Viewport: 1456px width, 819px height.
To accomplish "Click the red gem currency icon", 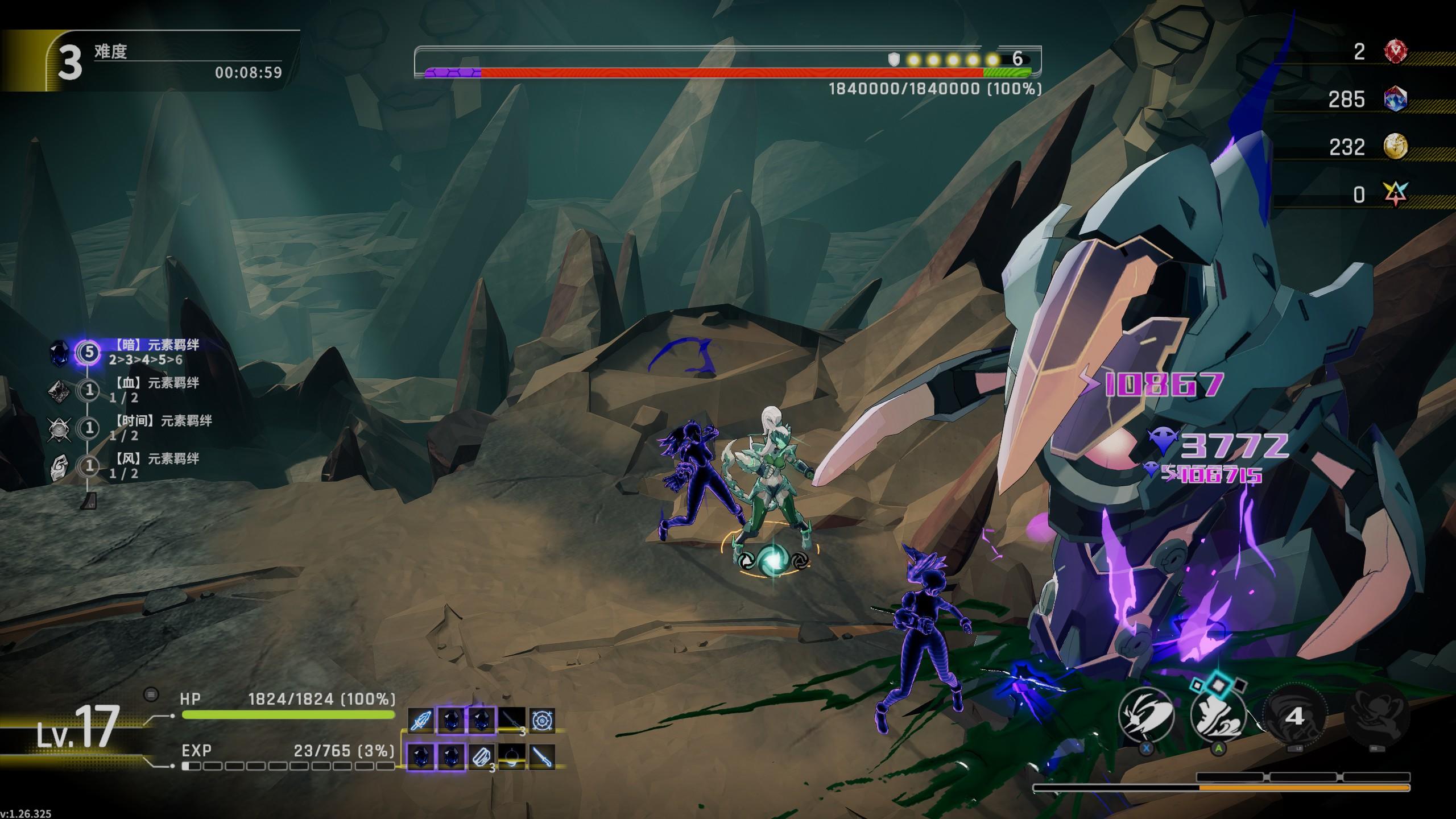I will [1395, 52].
